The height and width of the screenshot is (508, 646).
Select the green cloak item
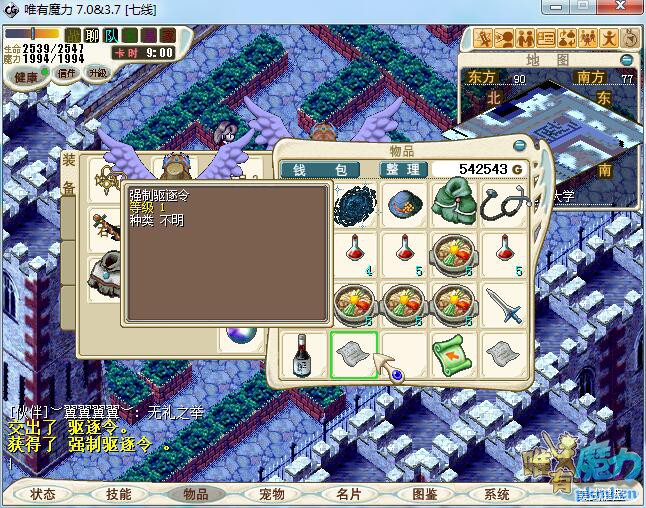[x=453, y=203]
